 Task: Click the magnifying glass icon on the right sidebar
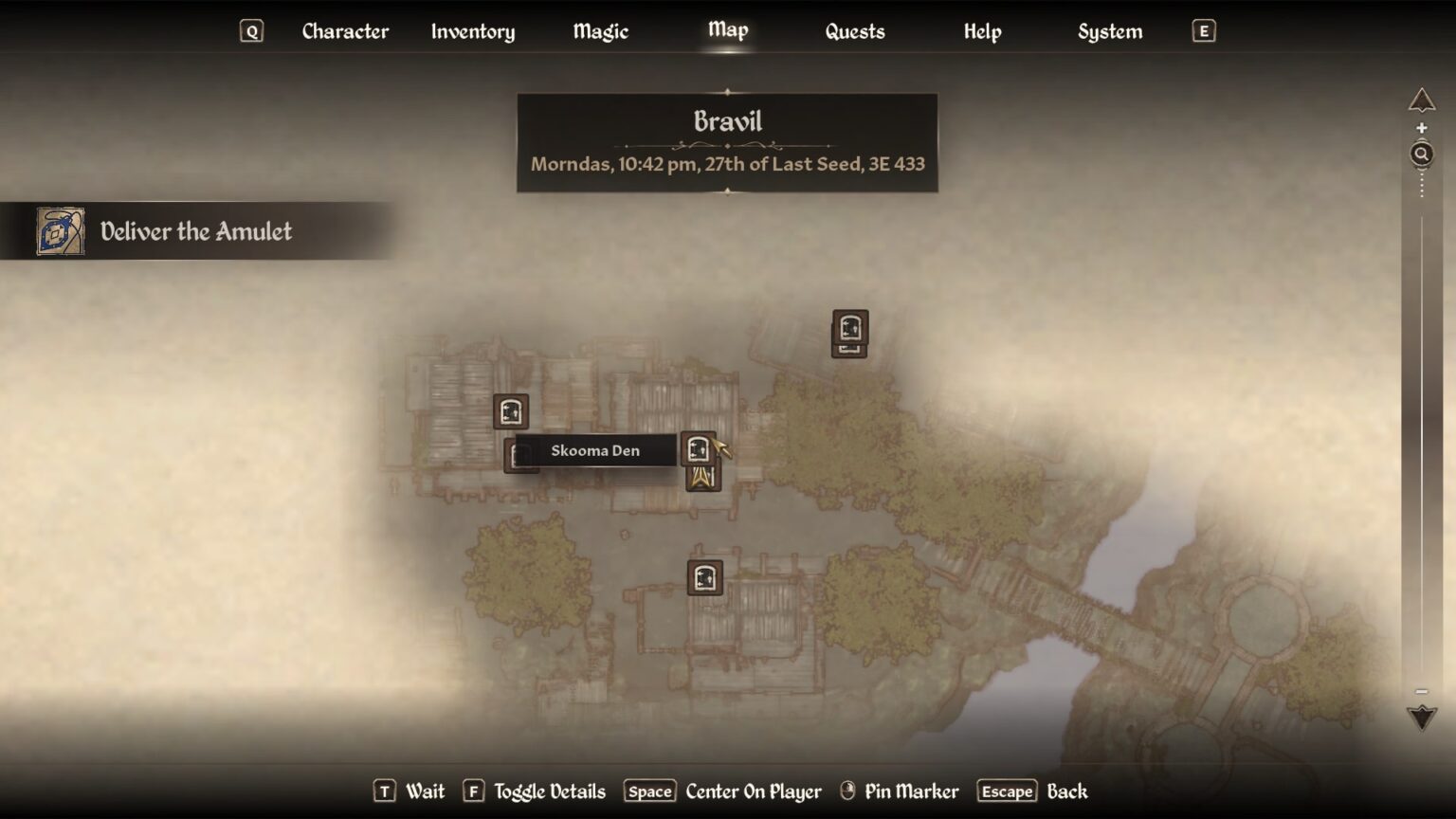1422,153
